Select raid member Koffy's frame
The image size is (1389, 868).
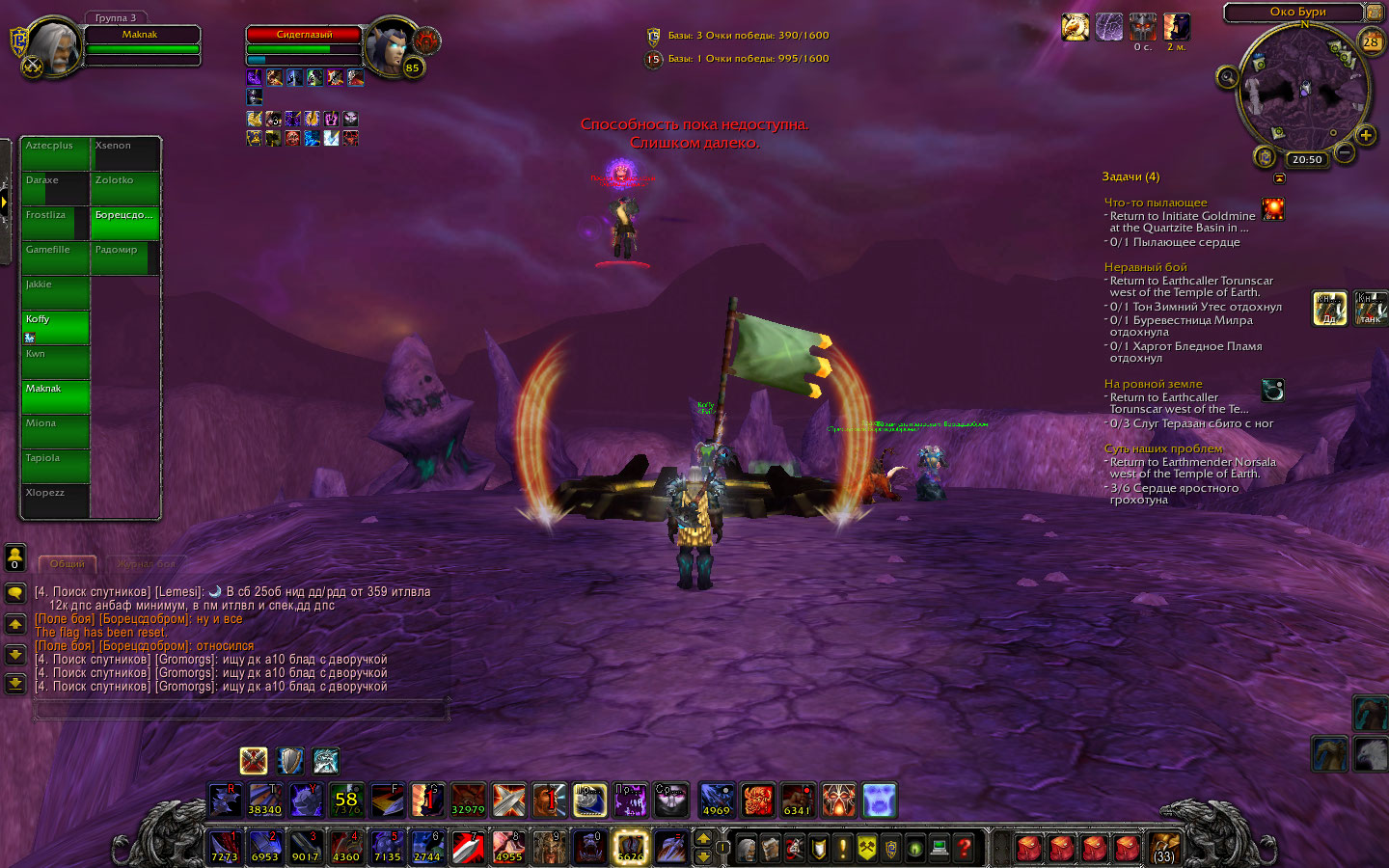pos(56,326)
